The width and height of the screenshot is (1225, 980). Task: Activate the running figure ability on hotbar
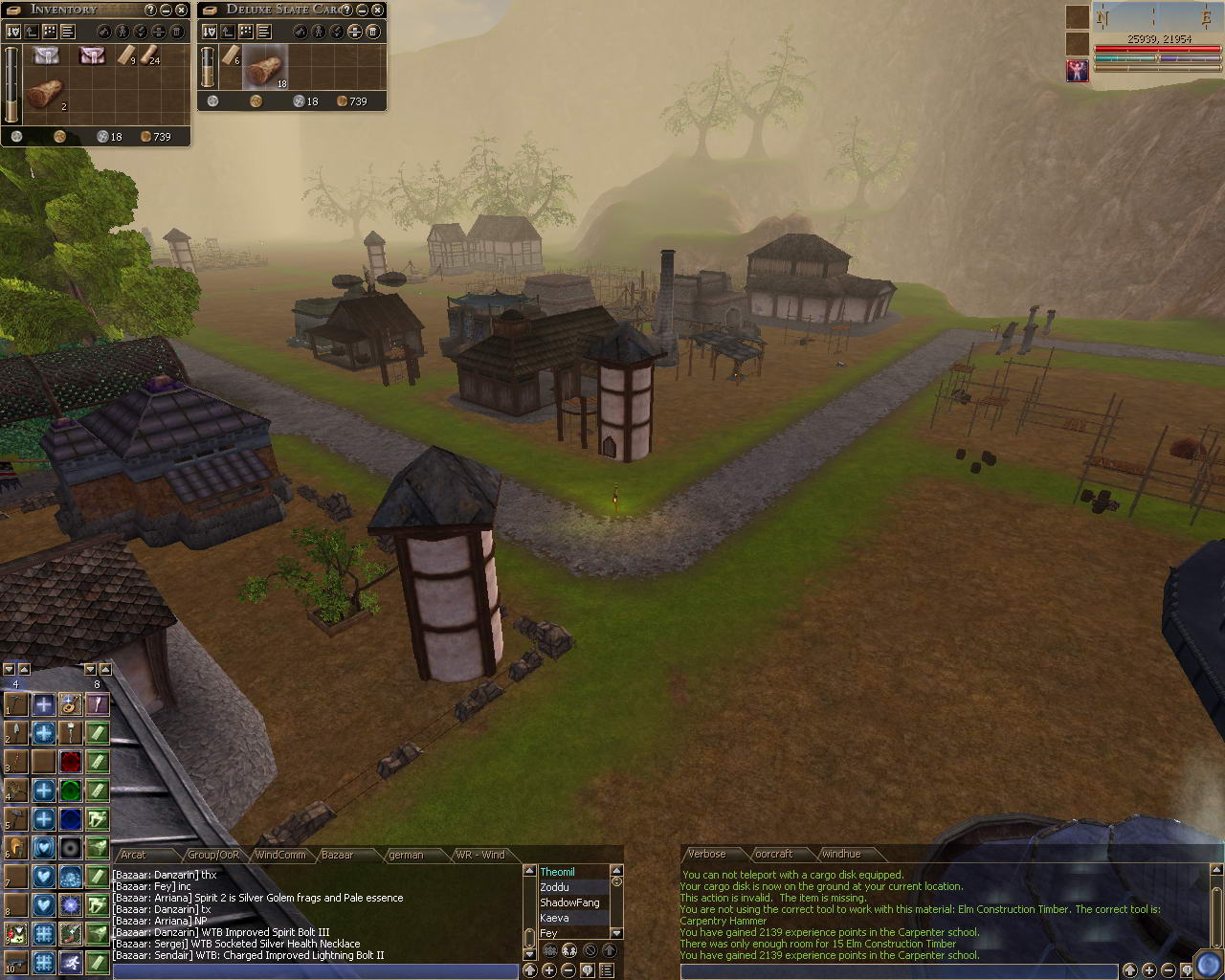tap(70, 963)
